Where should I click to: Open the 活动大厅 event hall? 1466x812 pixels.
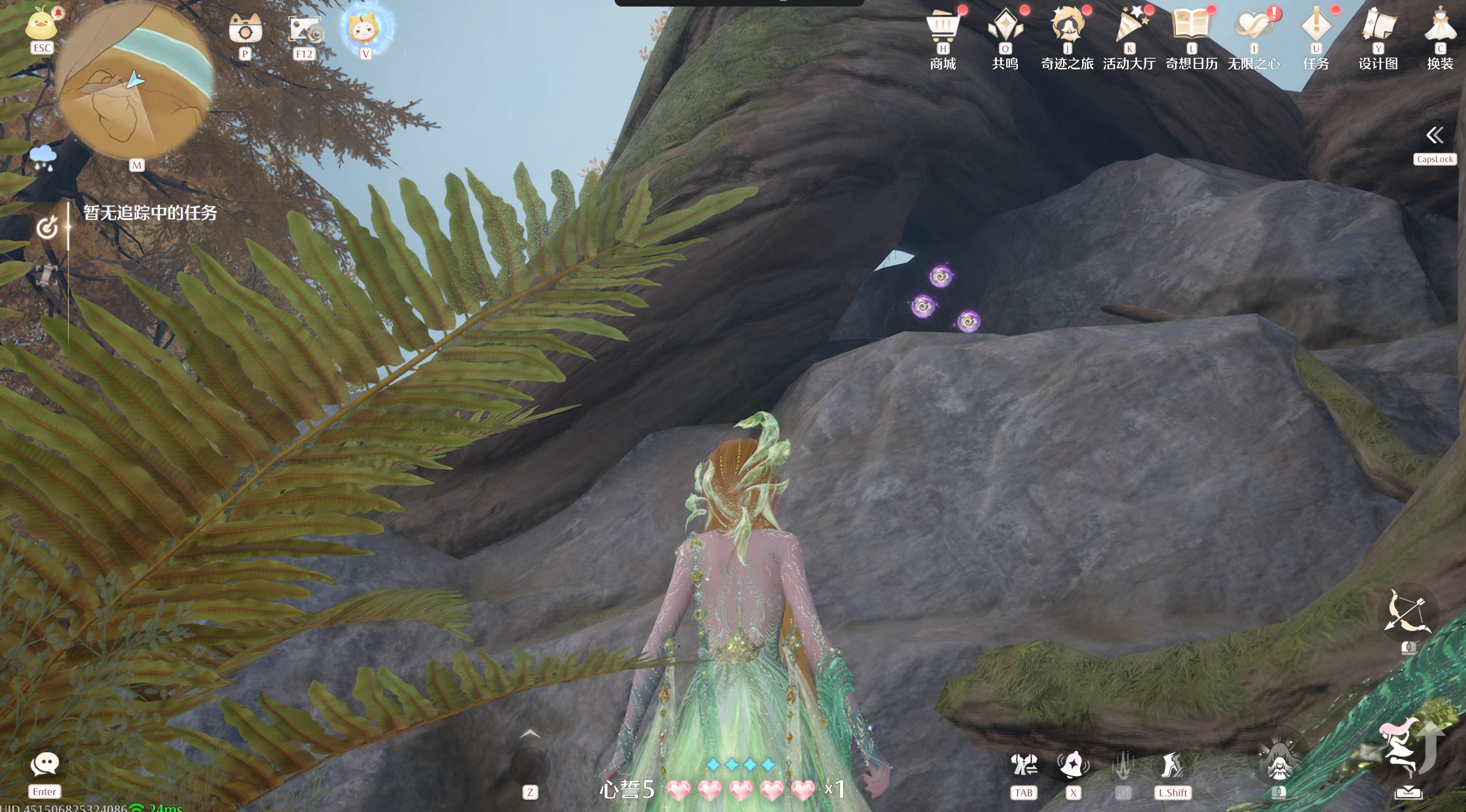click(1129, 27)
